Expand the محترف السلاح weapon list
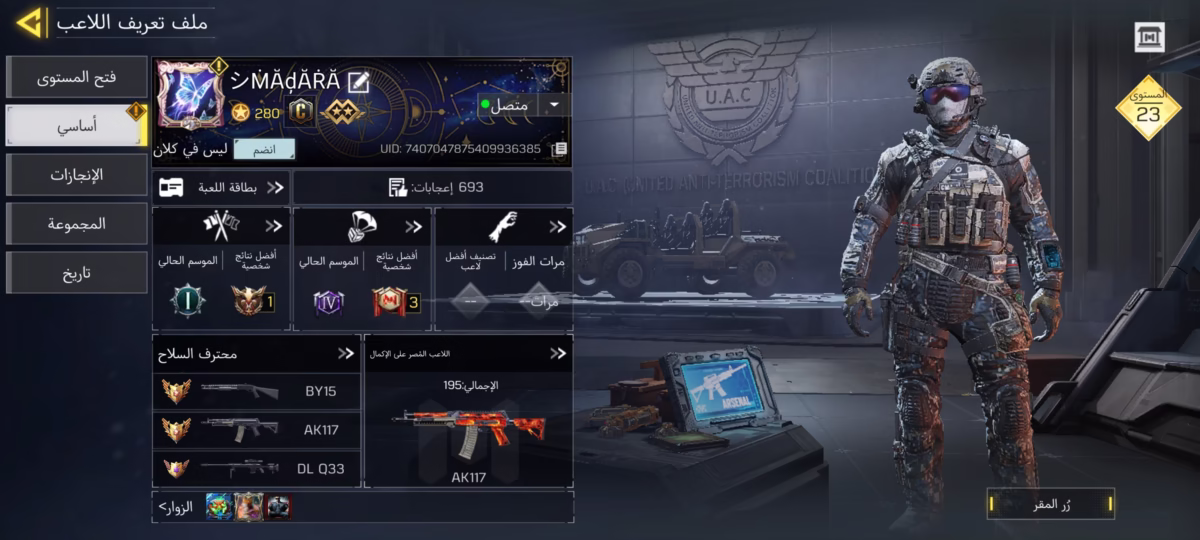Image resolution: width=1200 pixels, height=540 pixels. click(x=345, y=353)
